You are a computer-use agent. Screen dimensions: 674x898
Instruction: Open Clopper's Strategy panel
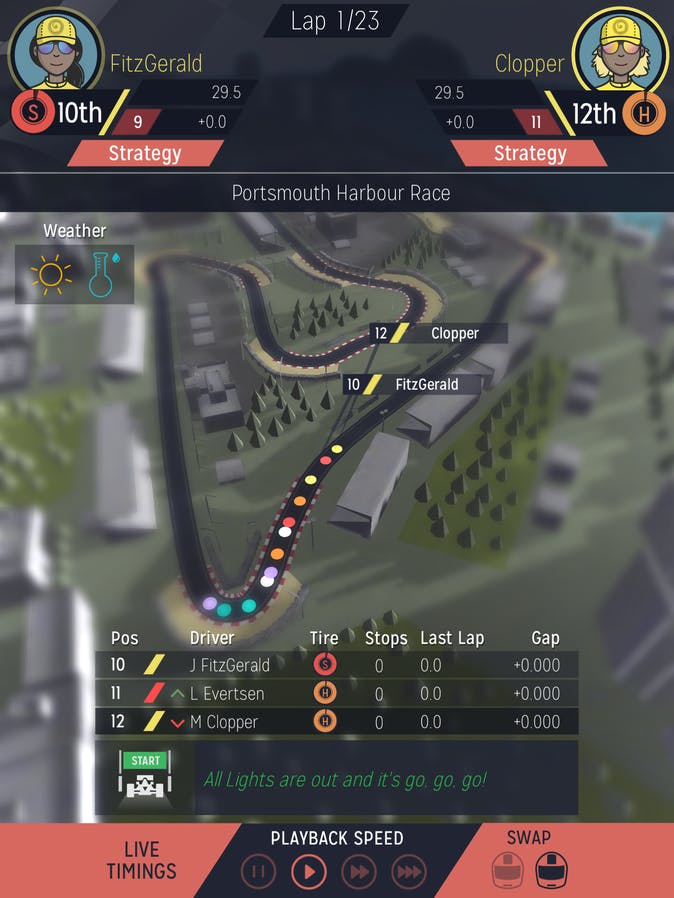pos(529,153)
